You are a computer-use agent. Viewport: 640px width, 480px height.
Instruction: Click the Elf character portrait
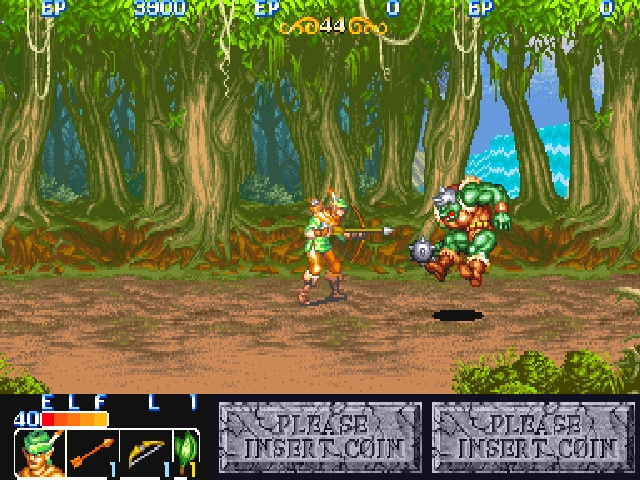[x=39, y=453]
